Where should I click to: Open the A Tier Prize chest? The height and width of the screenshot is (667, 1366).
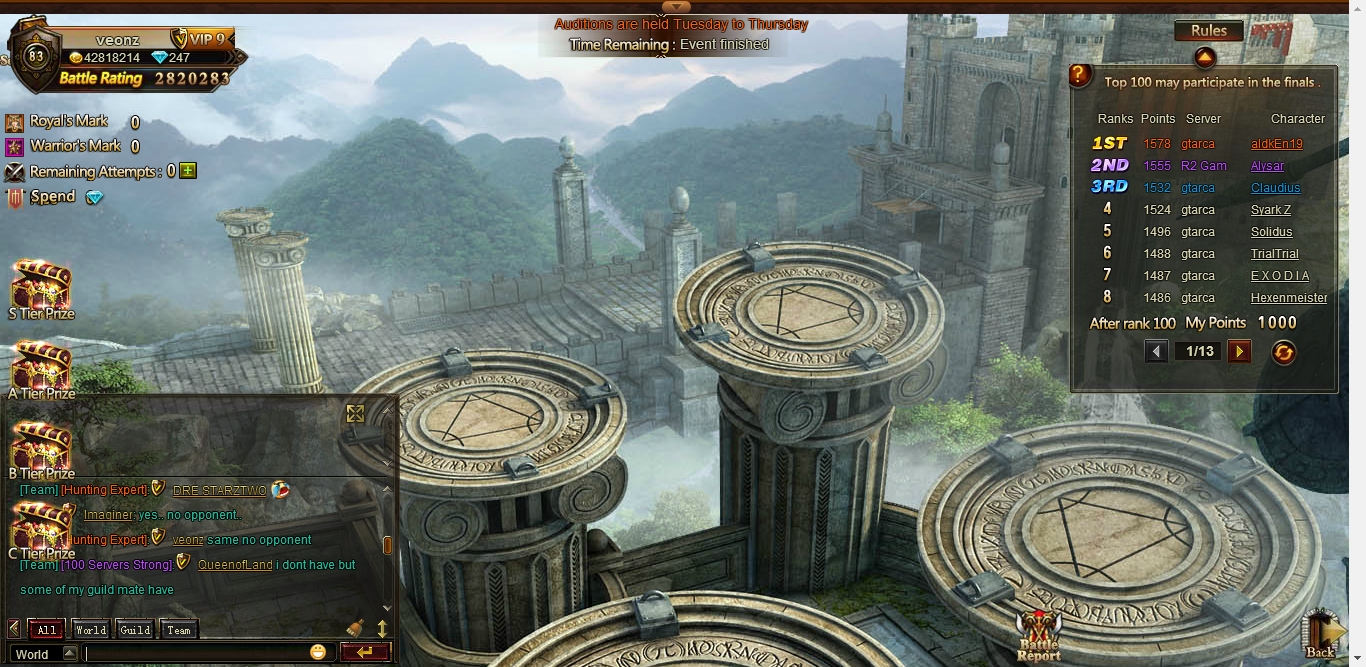[41, 370]
